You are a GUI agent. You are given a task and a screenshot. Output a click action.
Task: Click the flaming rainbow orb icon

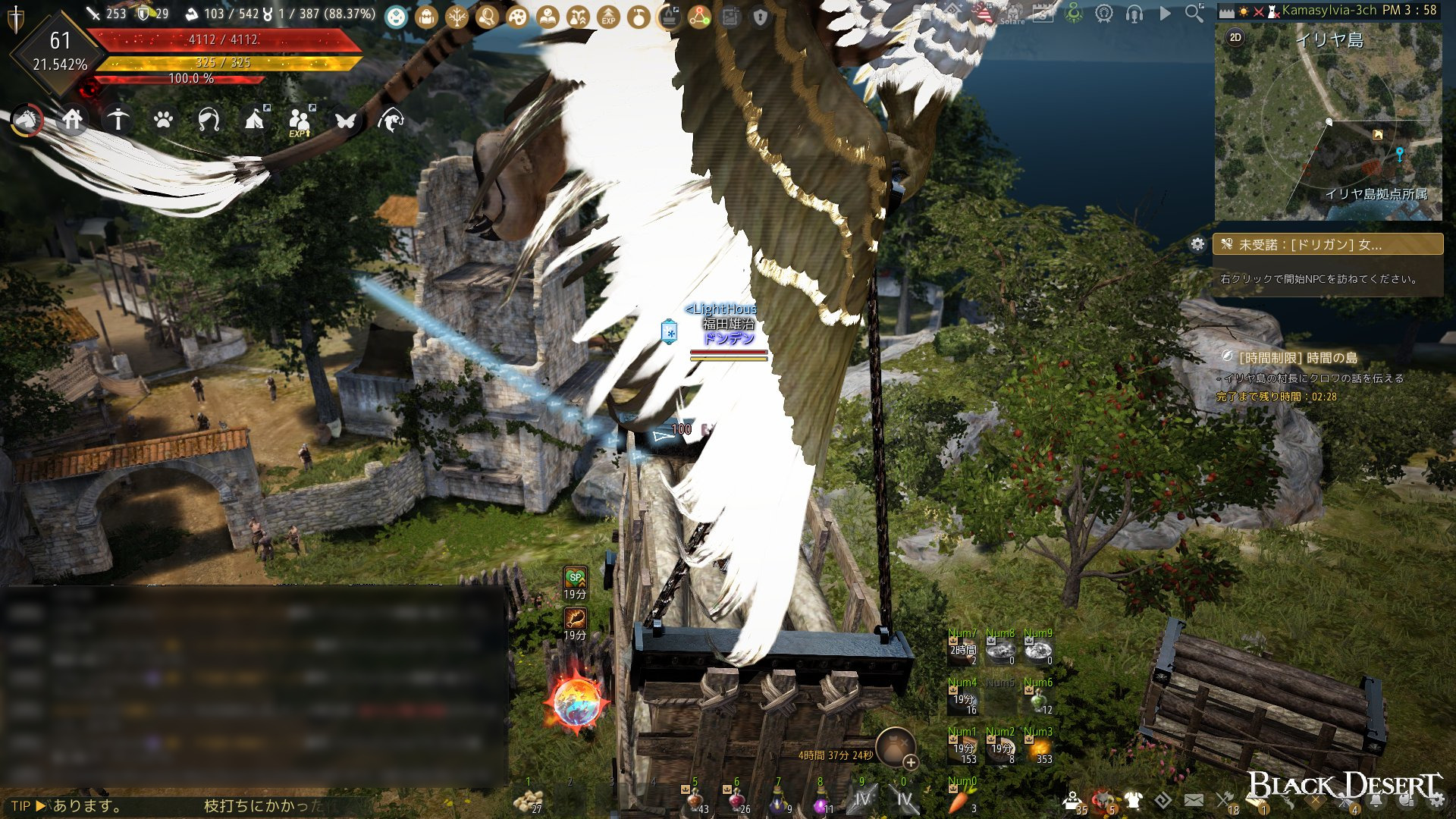(576, 702)
